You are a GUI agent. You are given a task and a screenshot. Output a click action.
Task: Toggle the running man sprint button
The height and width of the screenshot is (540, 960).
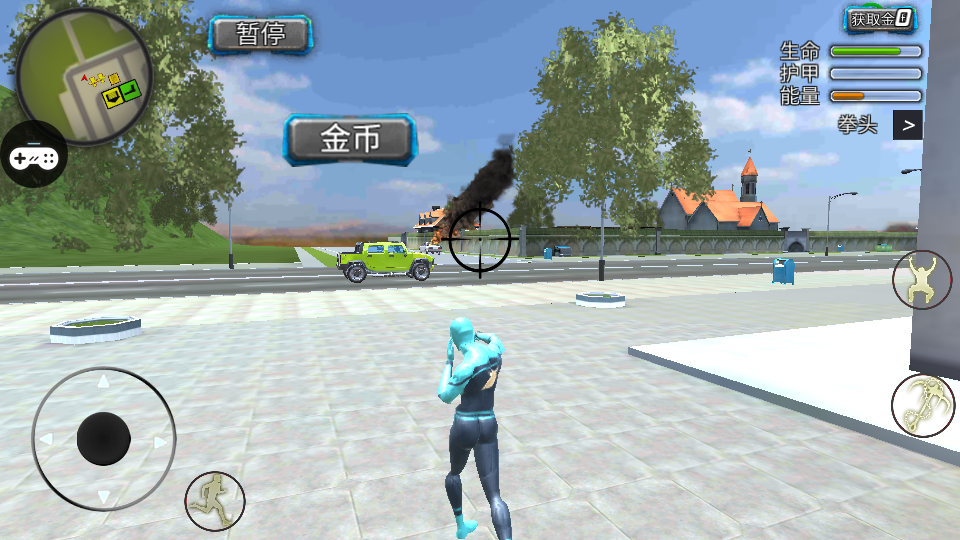pos(214,500)
